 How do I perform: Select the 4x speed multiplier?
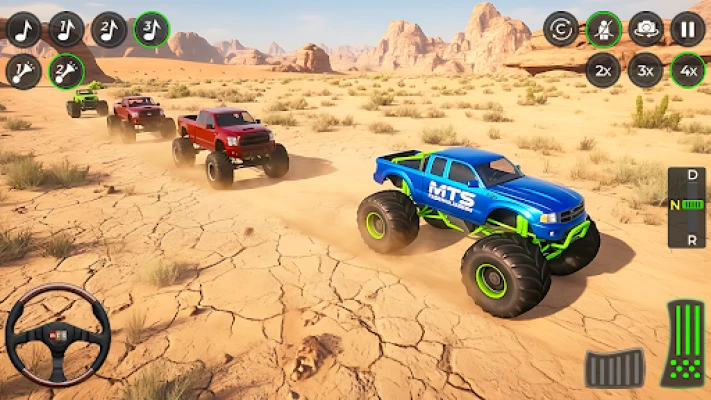point(688,70)
